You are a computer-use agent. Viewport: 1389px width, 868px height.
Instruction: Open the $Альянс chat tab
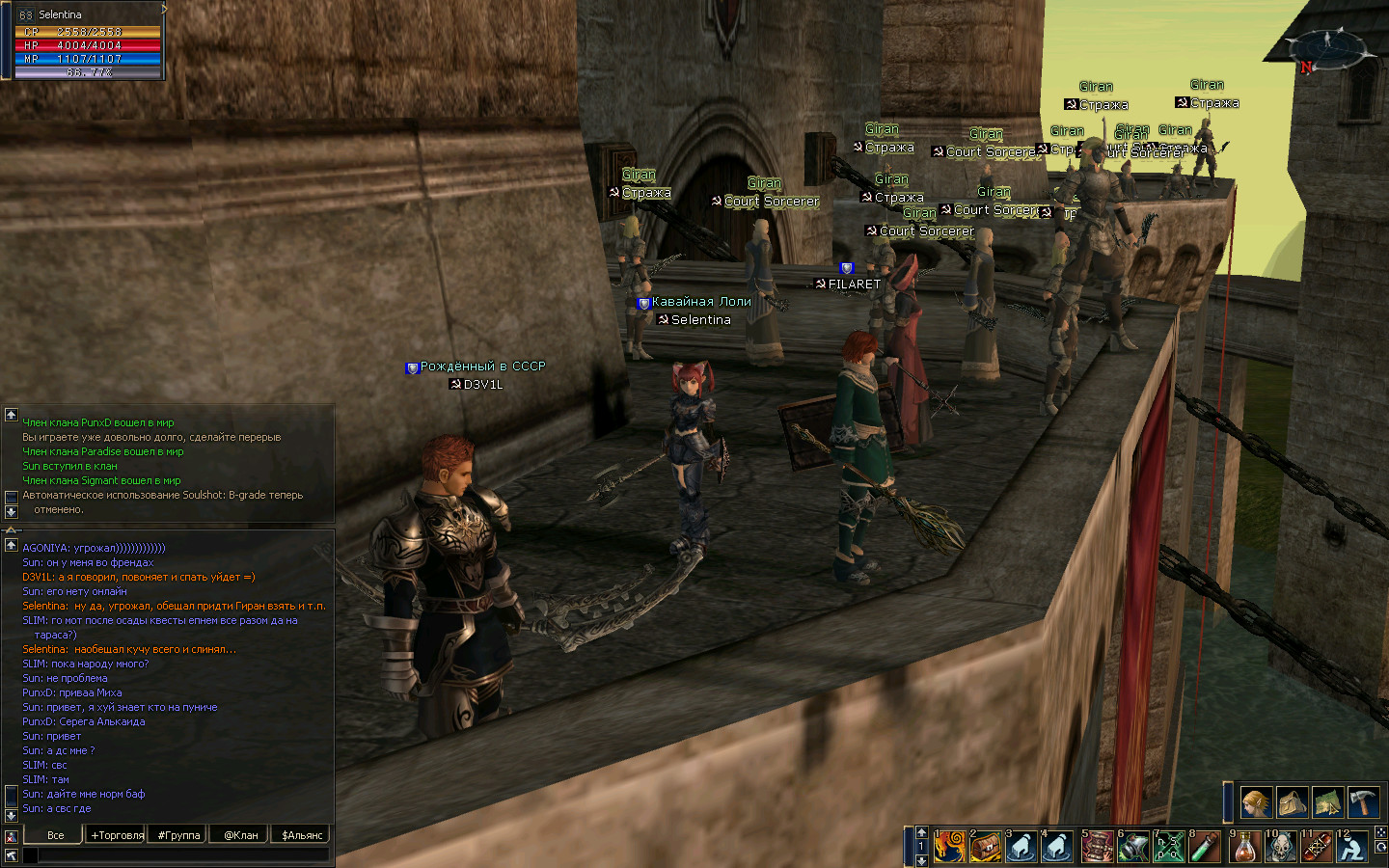(302, 835)
